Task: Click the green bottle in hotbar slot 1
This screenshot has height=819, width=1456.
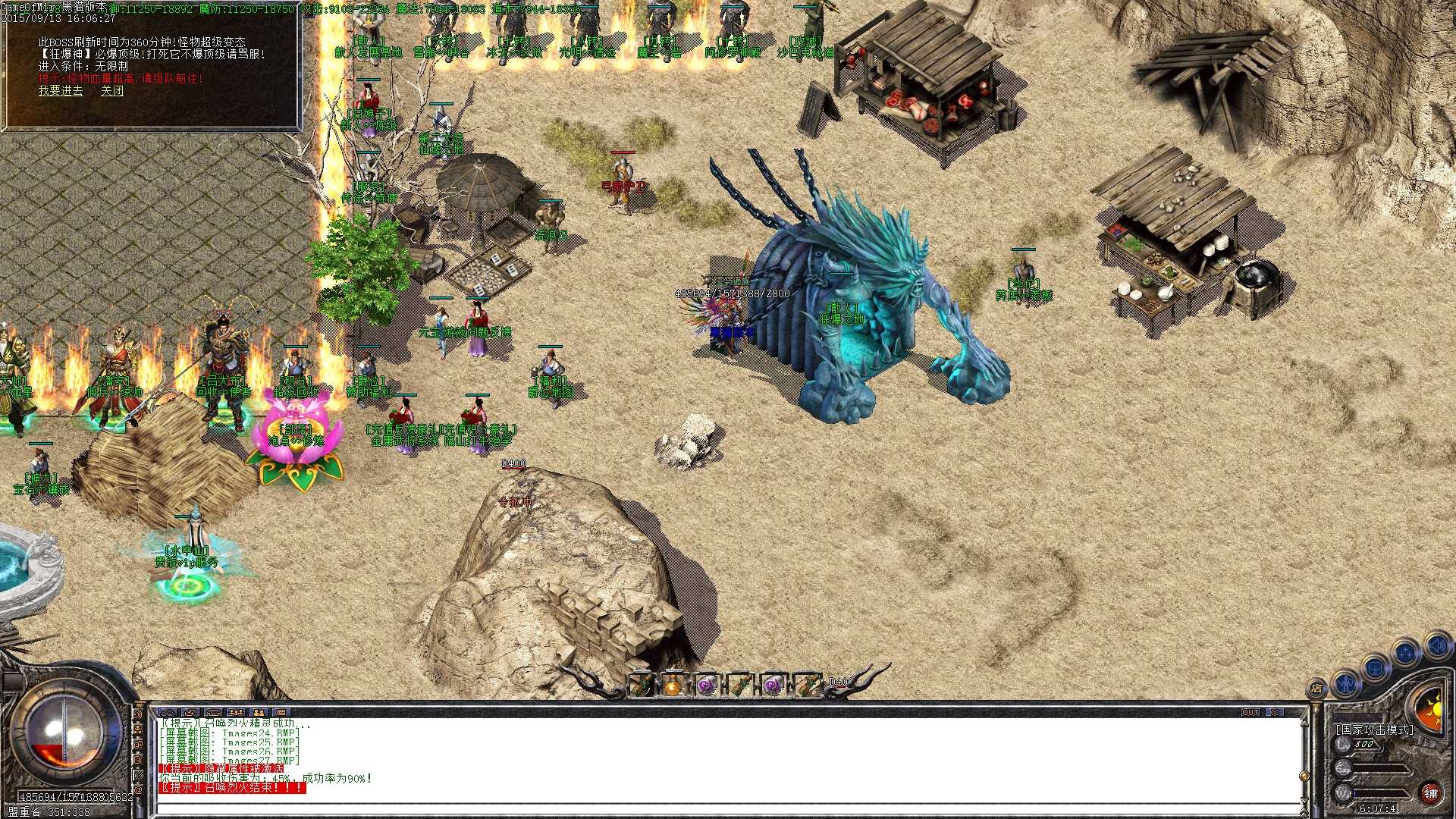Action: click(641, 686)
